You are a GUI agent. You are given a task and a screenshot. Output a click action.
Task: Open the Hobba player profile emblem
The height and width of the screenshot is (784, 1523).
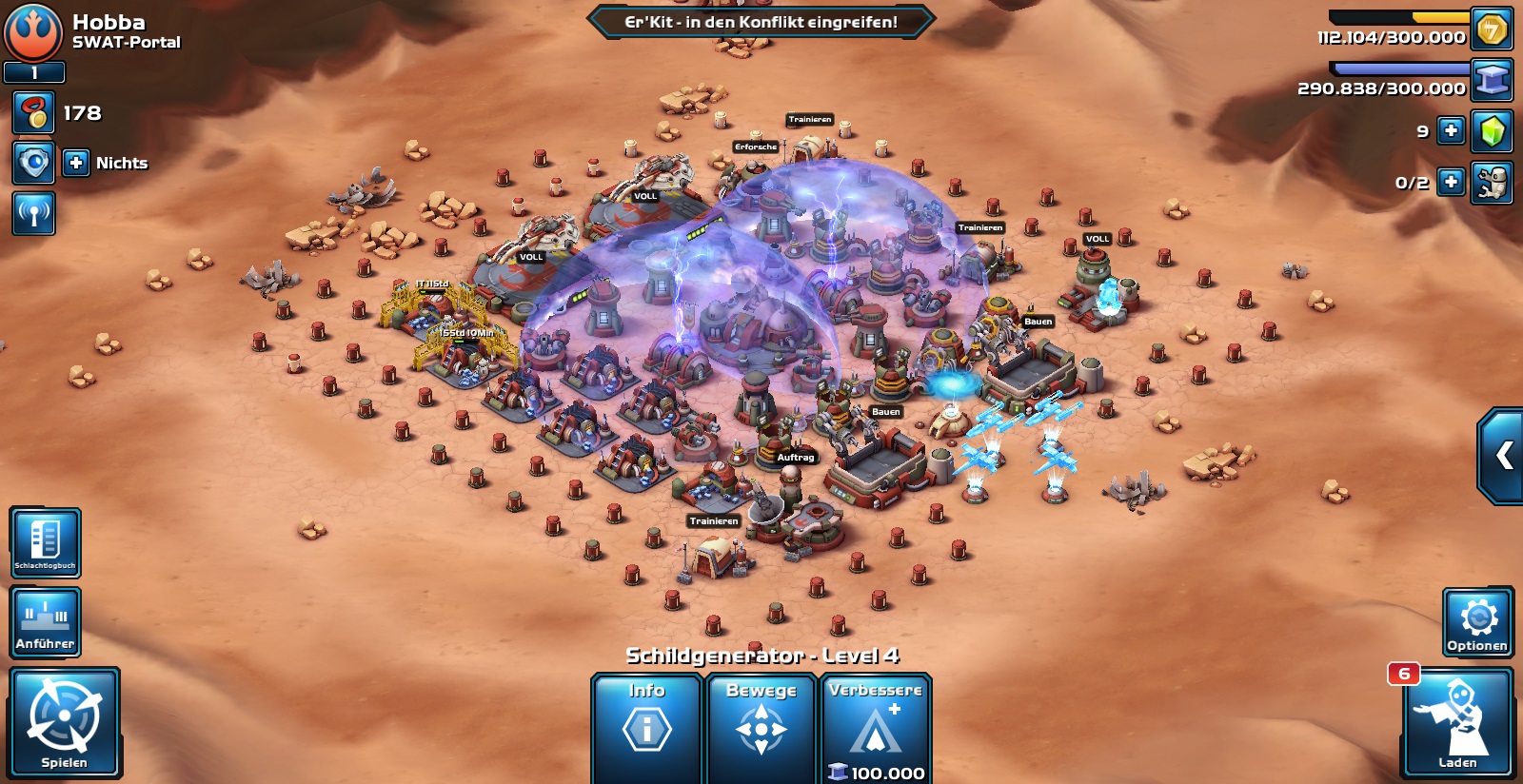click(x=33, y=31)
